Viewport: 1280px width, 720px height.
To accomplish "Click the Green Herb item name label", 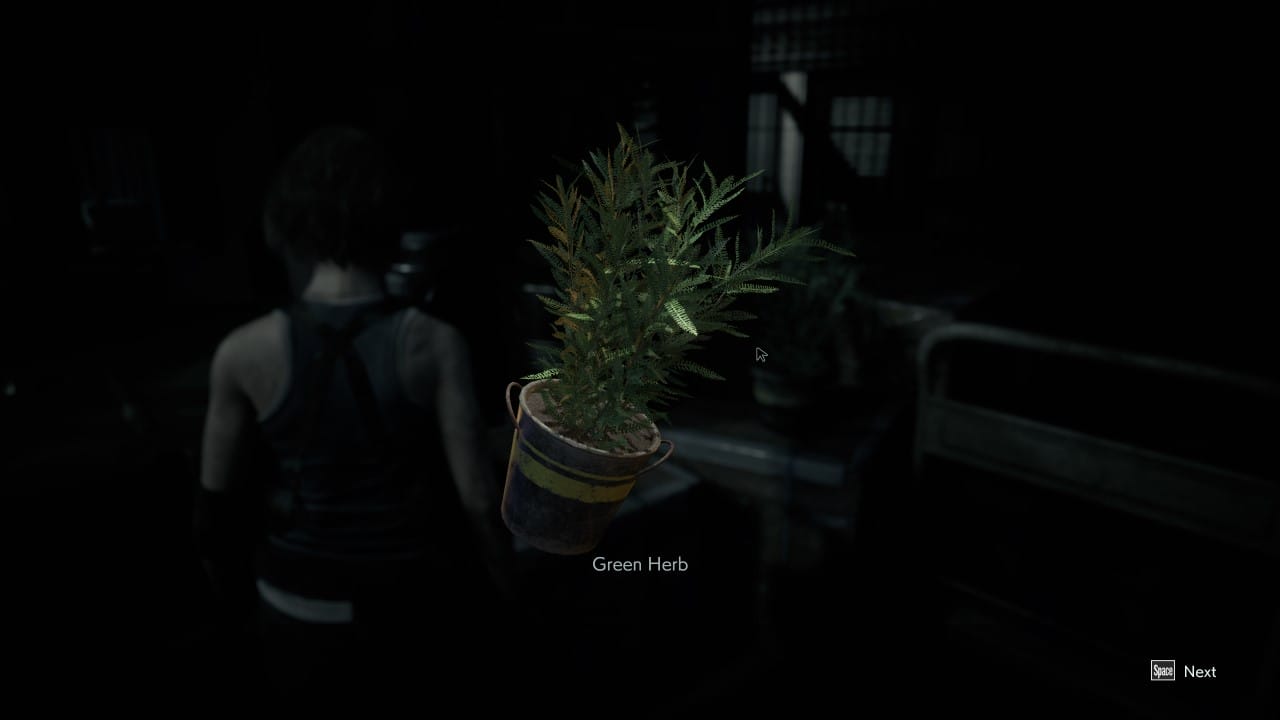I will click(639, 564).
